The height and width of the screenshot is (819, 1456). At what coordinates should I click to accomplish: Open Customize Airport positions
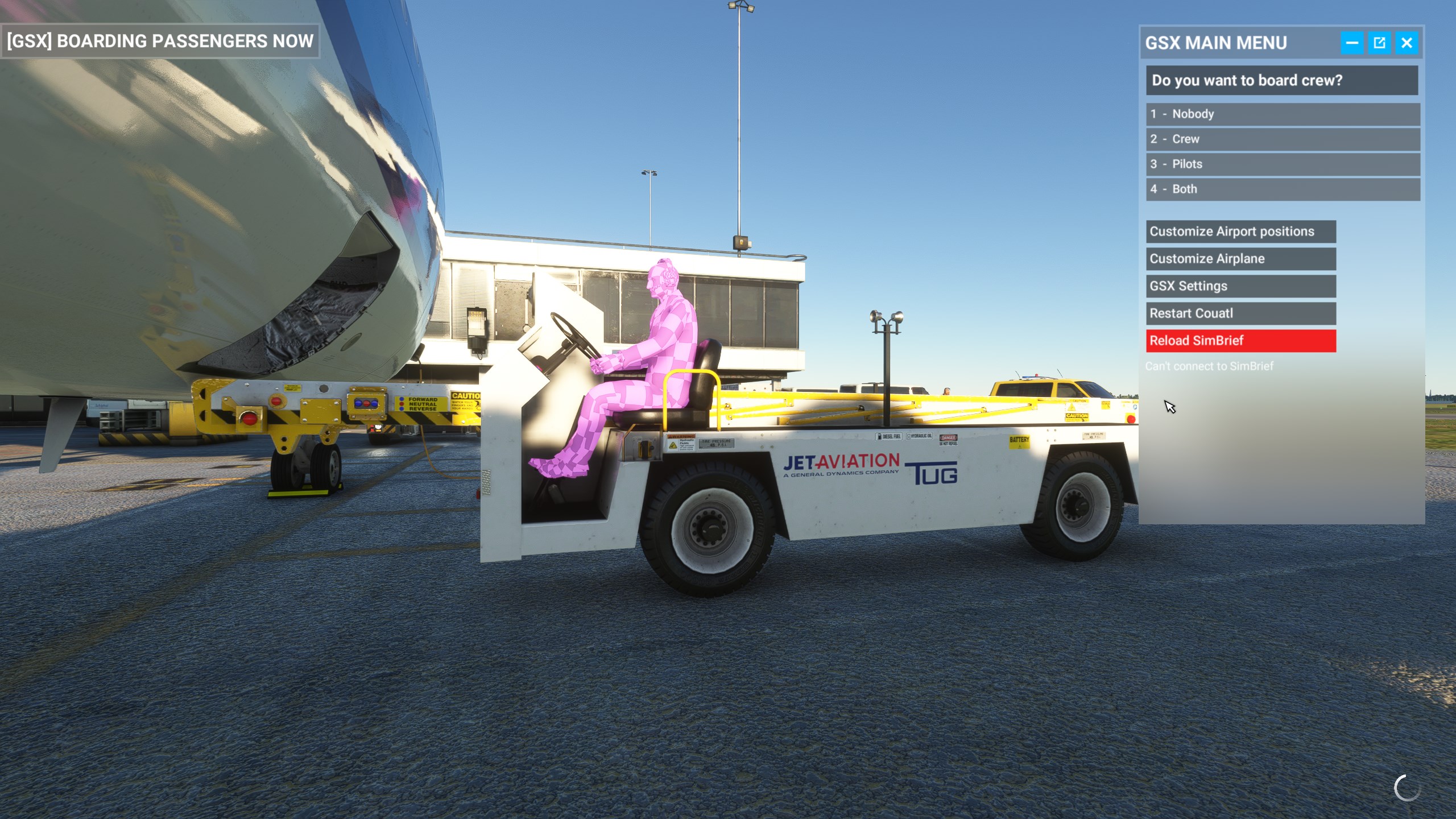[1240, 231]
